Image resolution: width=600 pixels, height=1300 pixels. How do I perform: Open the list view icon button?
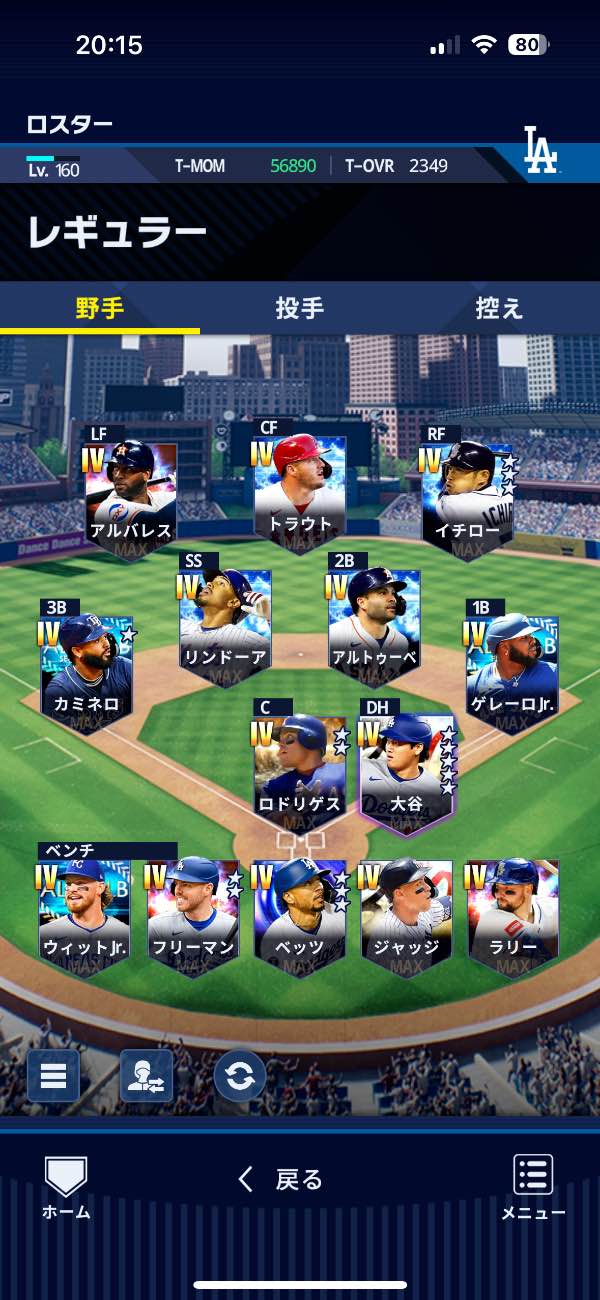pyautogui.click(x=53, y=1076)
